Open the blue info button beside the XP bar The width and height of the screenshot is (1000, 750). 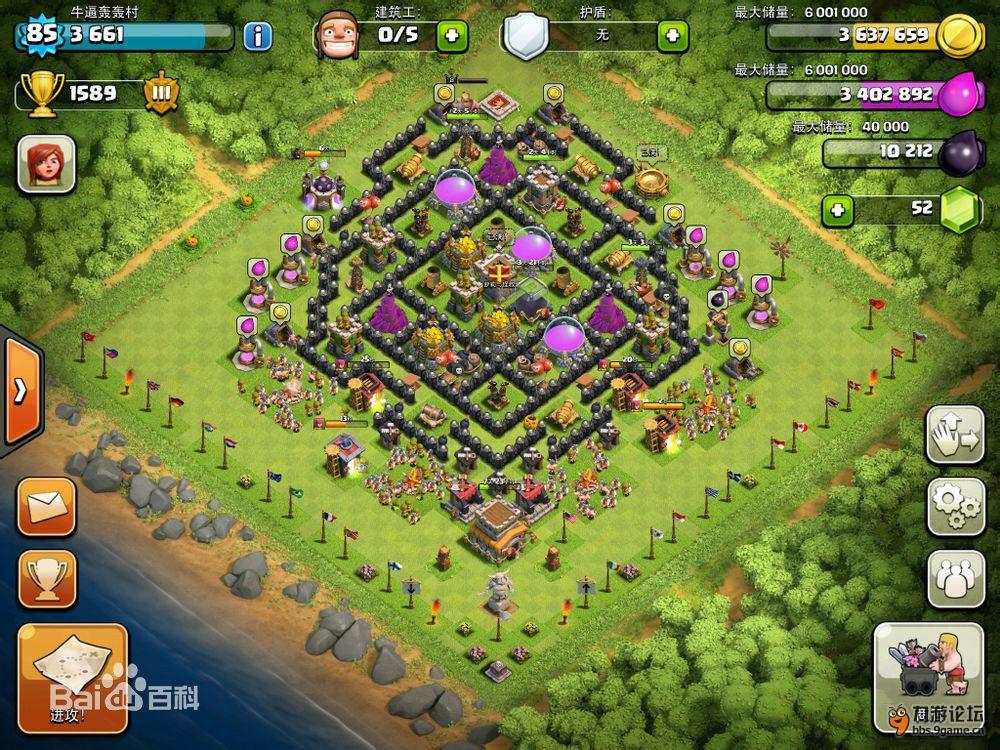pos(257,37)
